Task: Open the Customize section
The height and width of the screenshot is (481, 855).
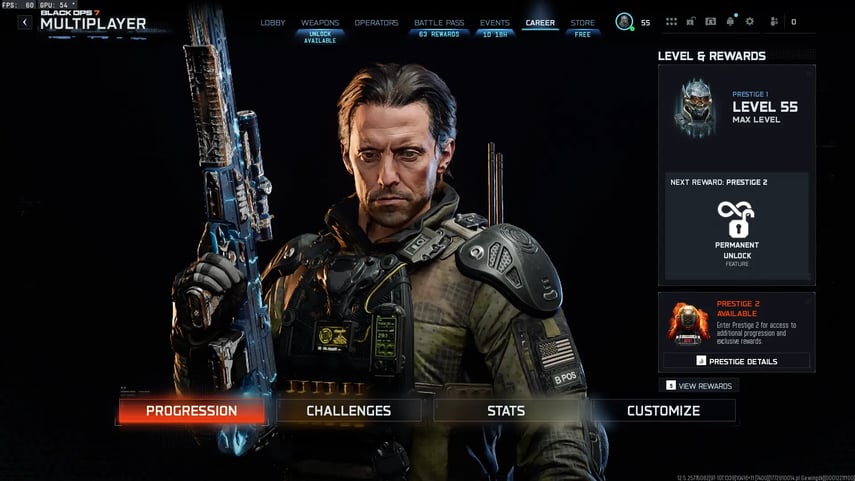Action: pyautogui.click(x=663, y=410)
